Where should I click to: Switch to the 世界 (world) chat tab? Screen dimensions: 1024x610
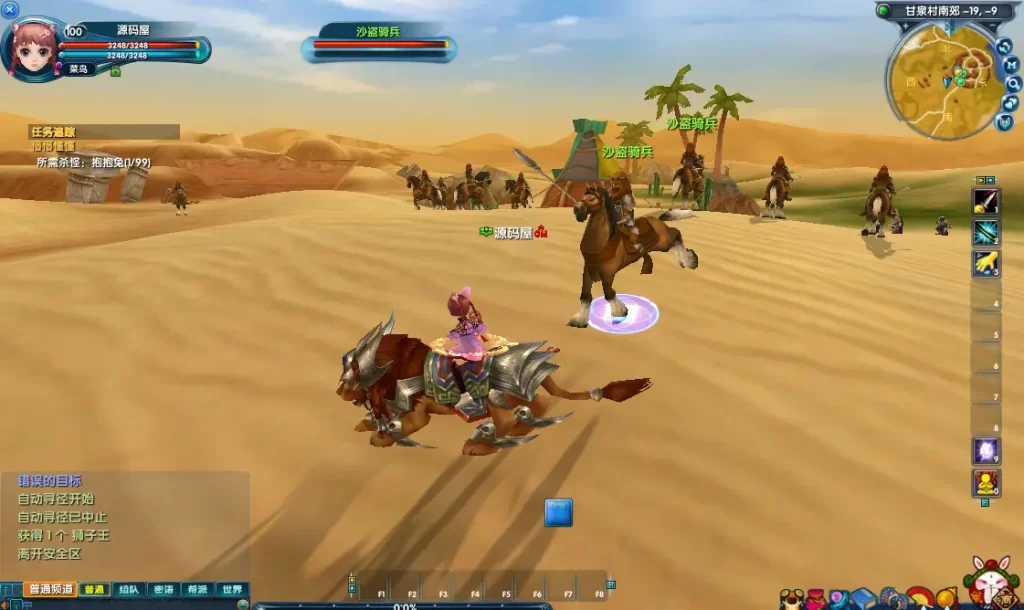click(231, 589)
